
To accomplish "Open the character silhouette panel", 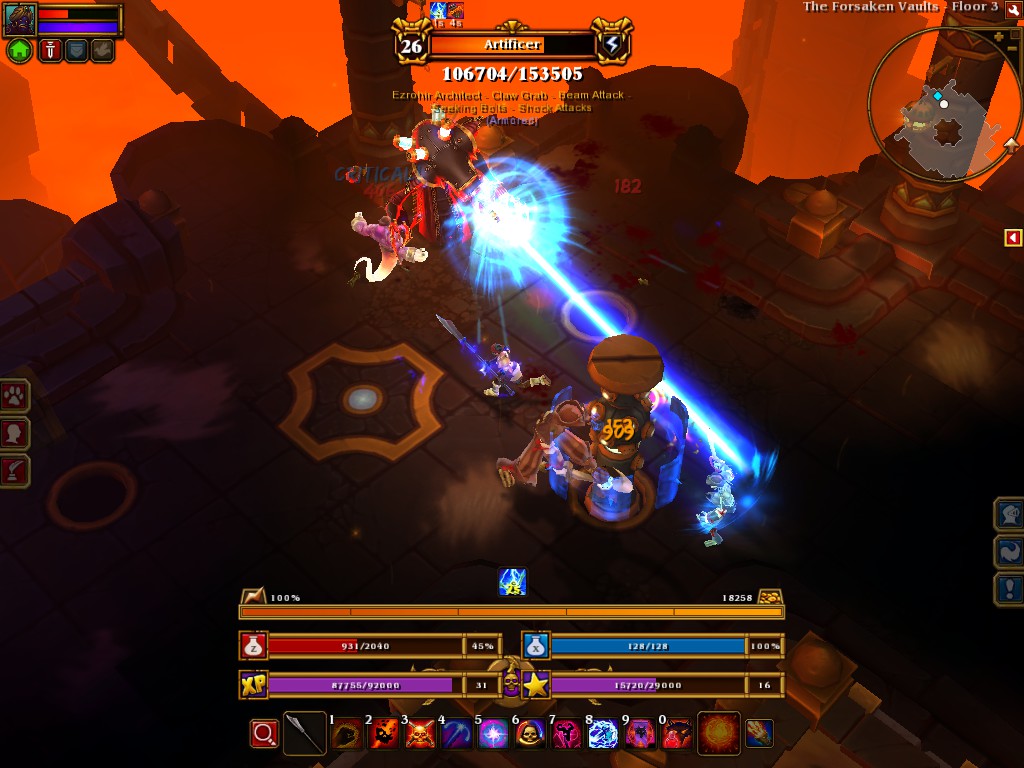I will pos(15,433).
